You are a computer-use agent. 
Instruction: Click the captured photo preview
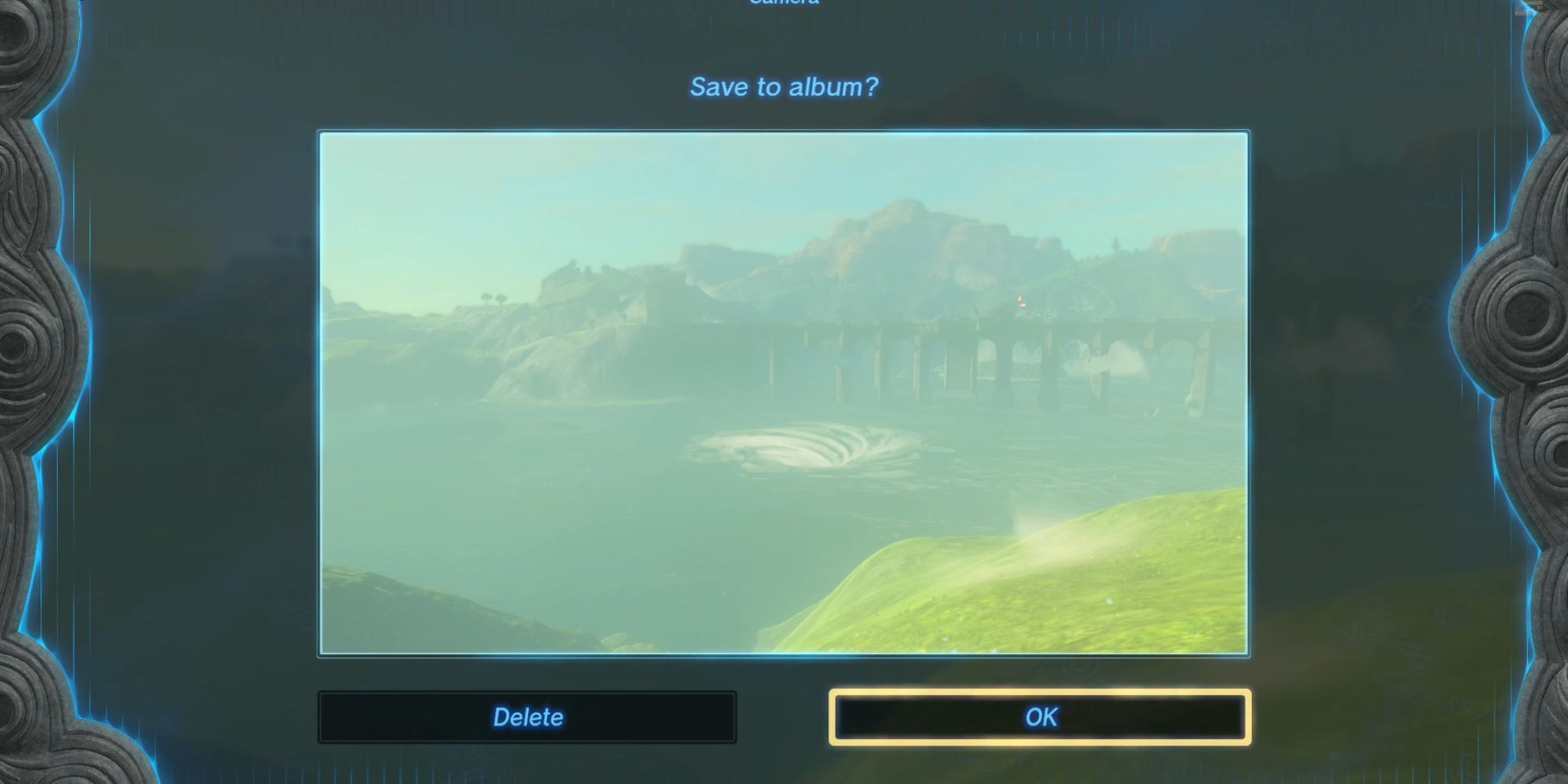click(784, 392)
